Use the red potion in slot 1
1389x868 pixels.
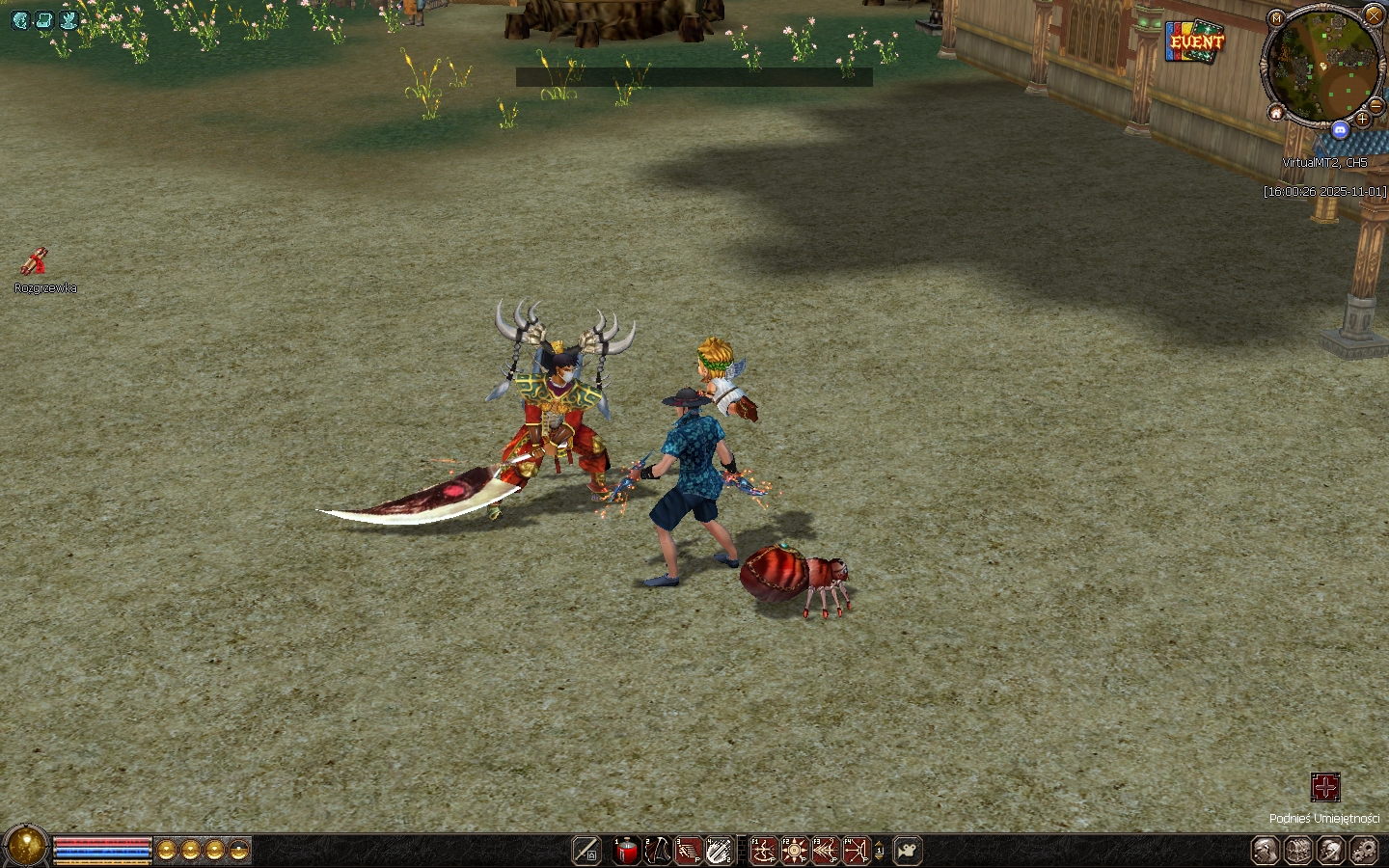click(627, 851)
